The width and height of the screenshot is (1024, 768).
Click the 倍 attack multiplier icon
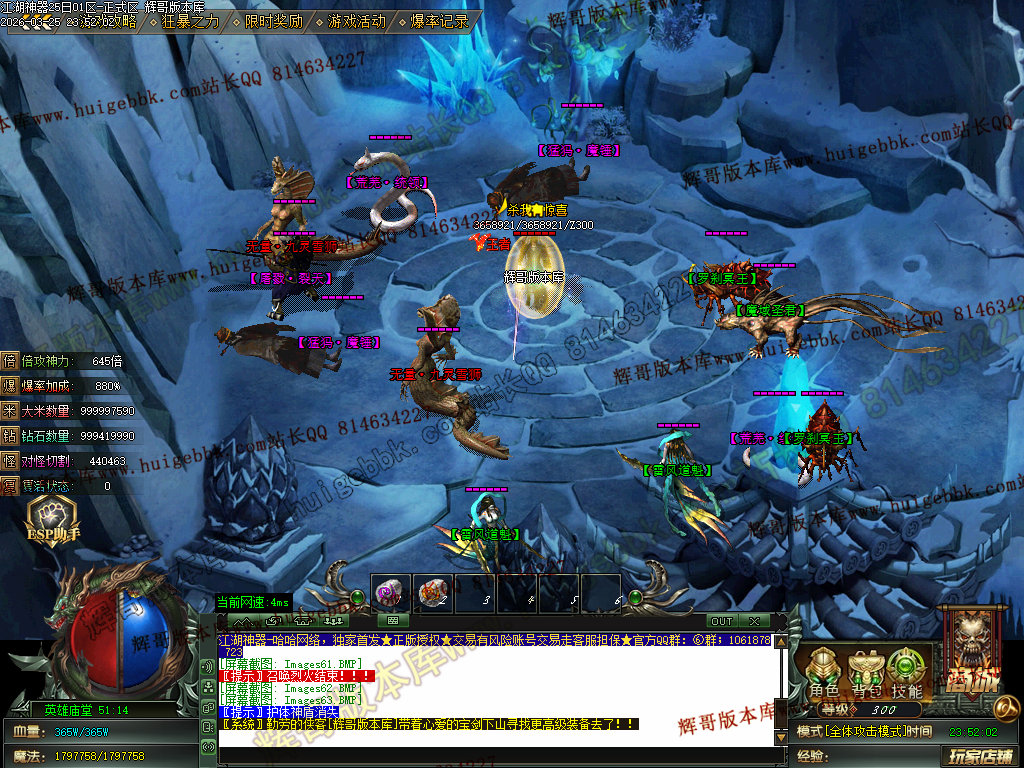pos(10,361)
